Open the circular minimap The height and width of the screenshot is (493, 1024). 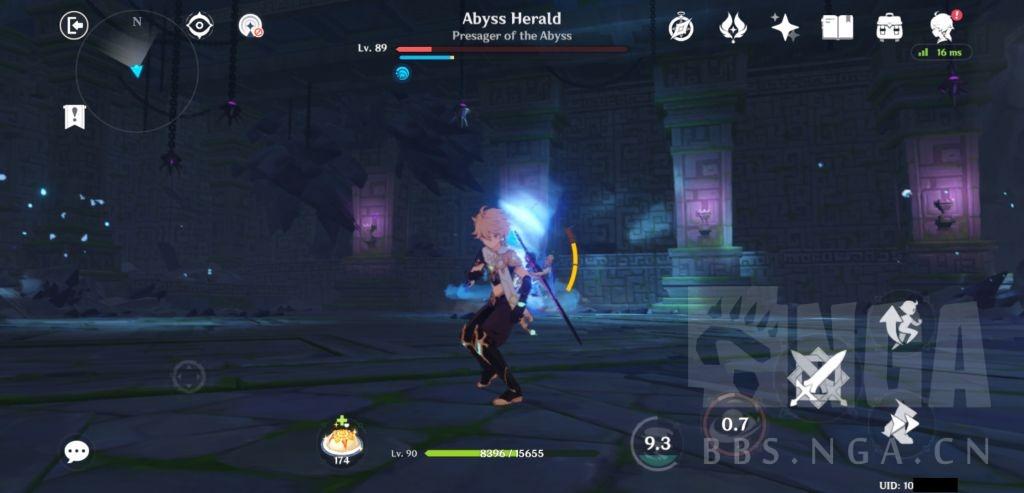[x=136, y=70]
